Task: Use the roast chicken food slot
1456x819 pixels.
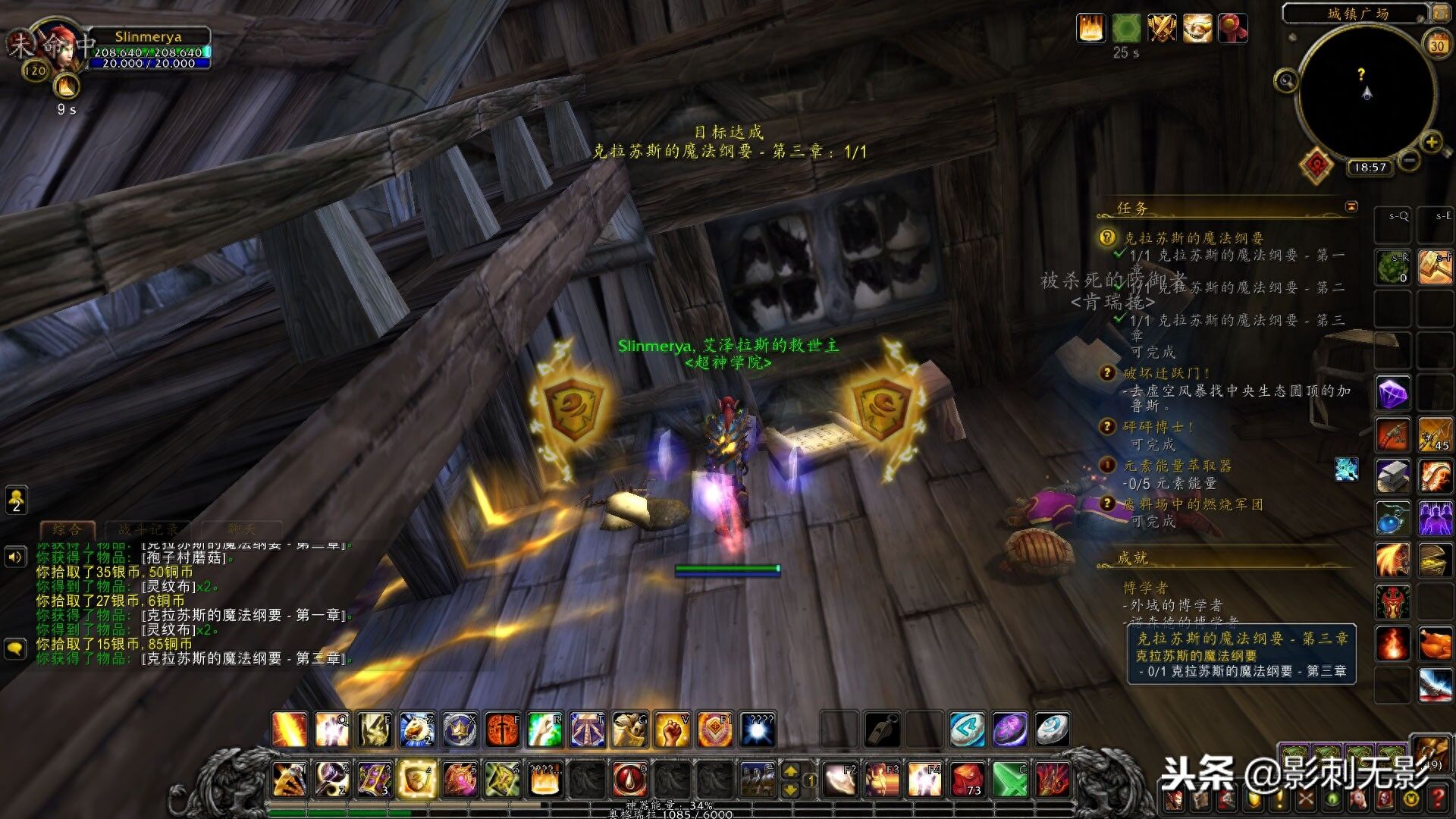Action: 1435,644
